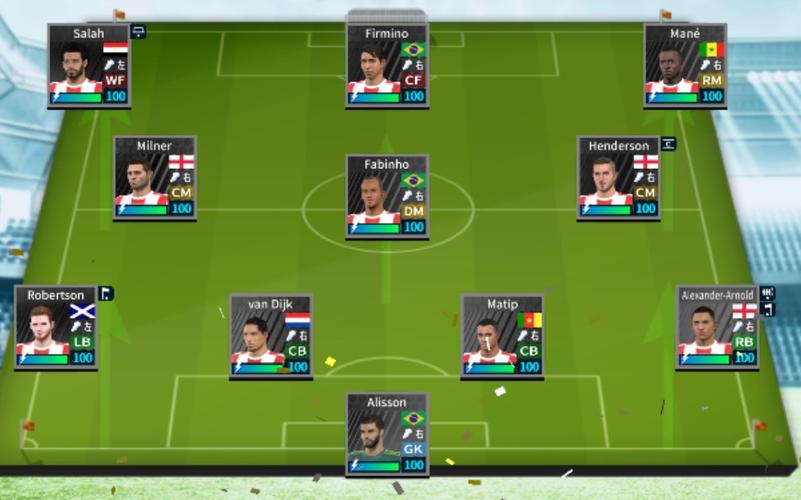The image size is (801, 500).
Task: Select Alexander-Arnold at right back
Action: coord(716,328)
